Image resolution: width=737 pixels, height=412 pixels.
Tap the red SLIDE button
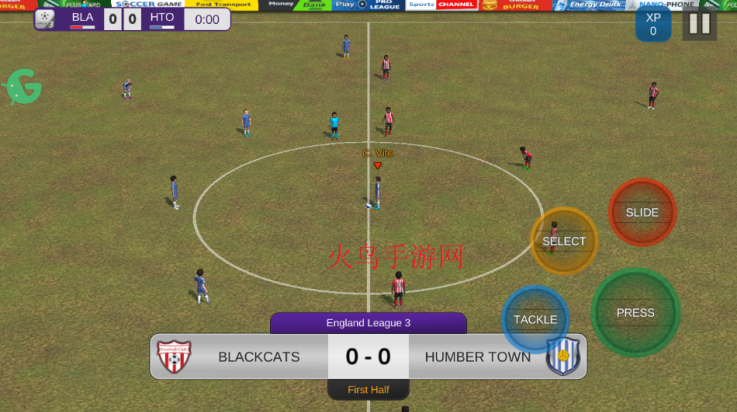(642, 212)
